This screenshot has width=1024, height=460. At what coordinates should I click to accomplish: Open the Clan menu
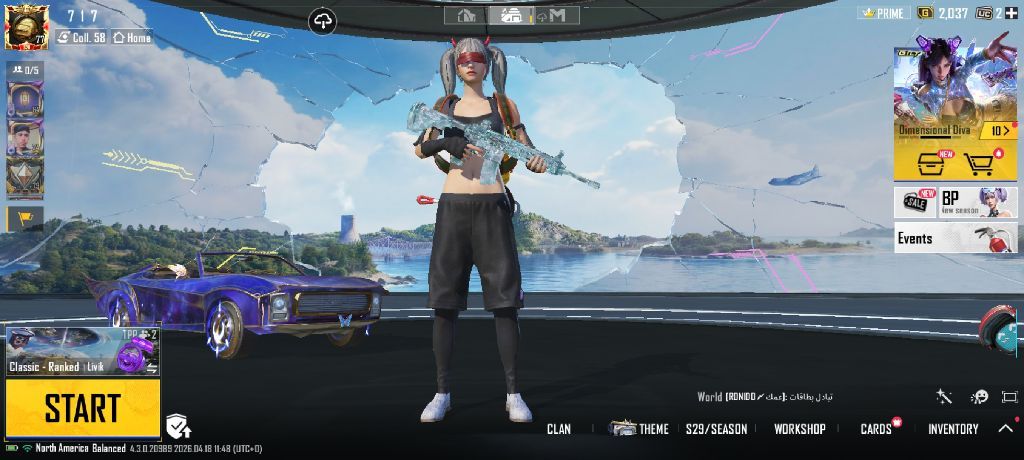tap(559, 429)
